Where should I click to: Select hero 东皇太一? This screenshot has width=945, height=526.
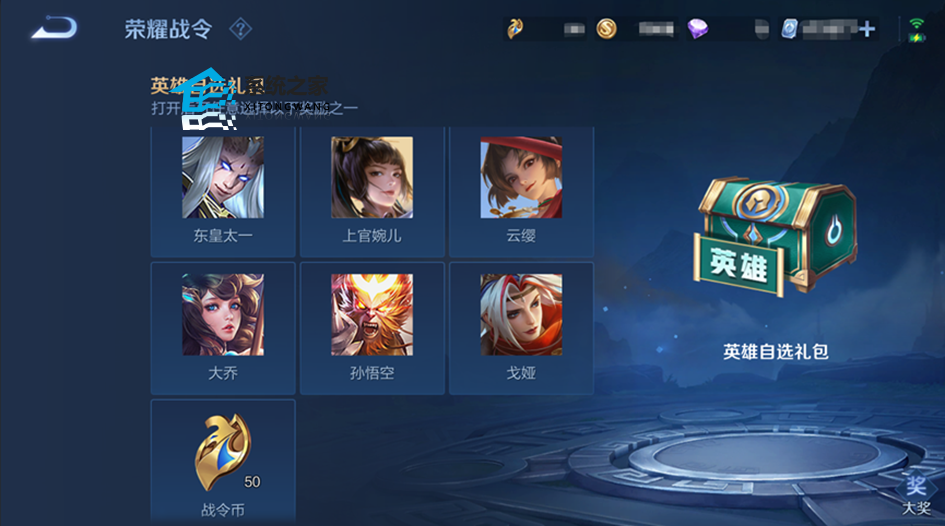coord(223,188)
